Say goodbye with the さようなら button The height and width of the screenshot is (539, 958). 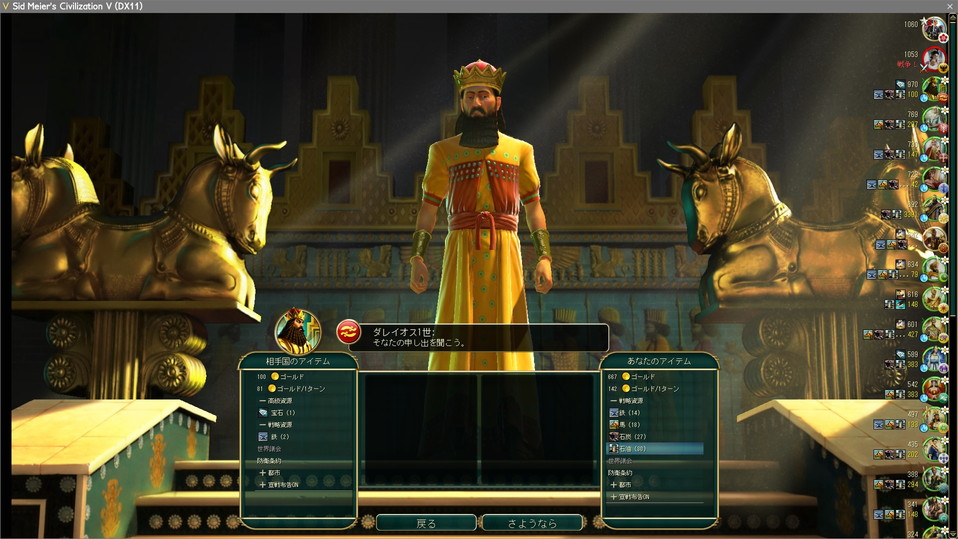[x=532, y=523]
